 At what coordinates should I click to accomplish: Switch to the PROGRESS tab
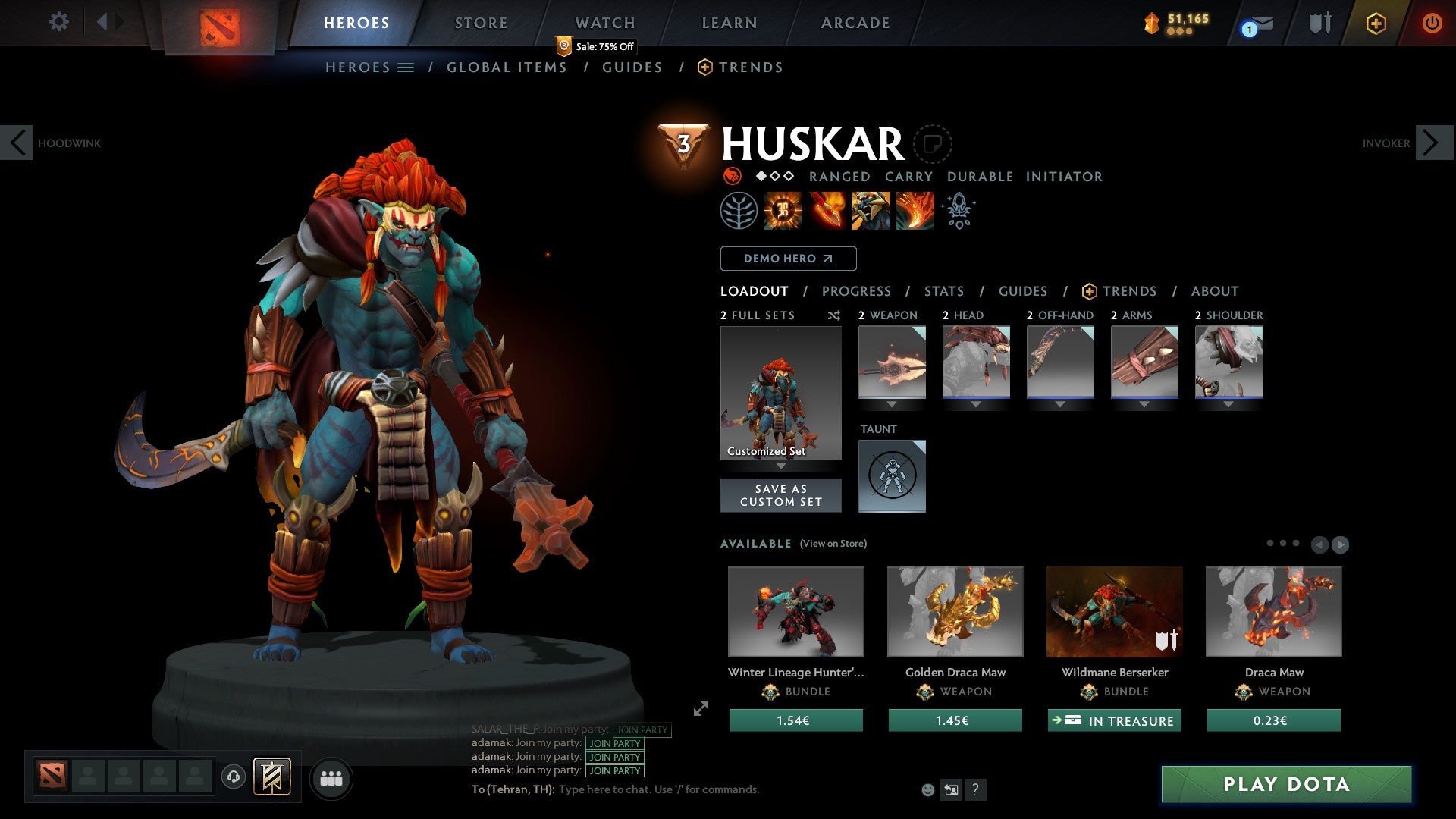click(x=857, y=291)
